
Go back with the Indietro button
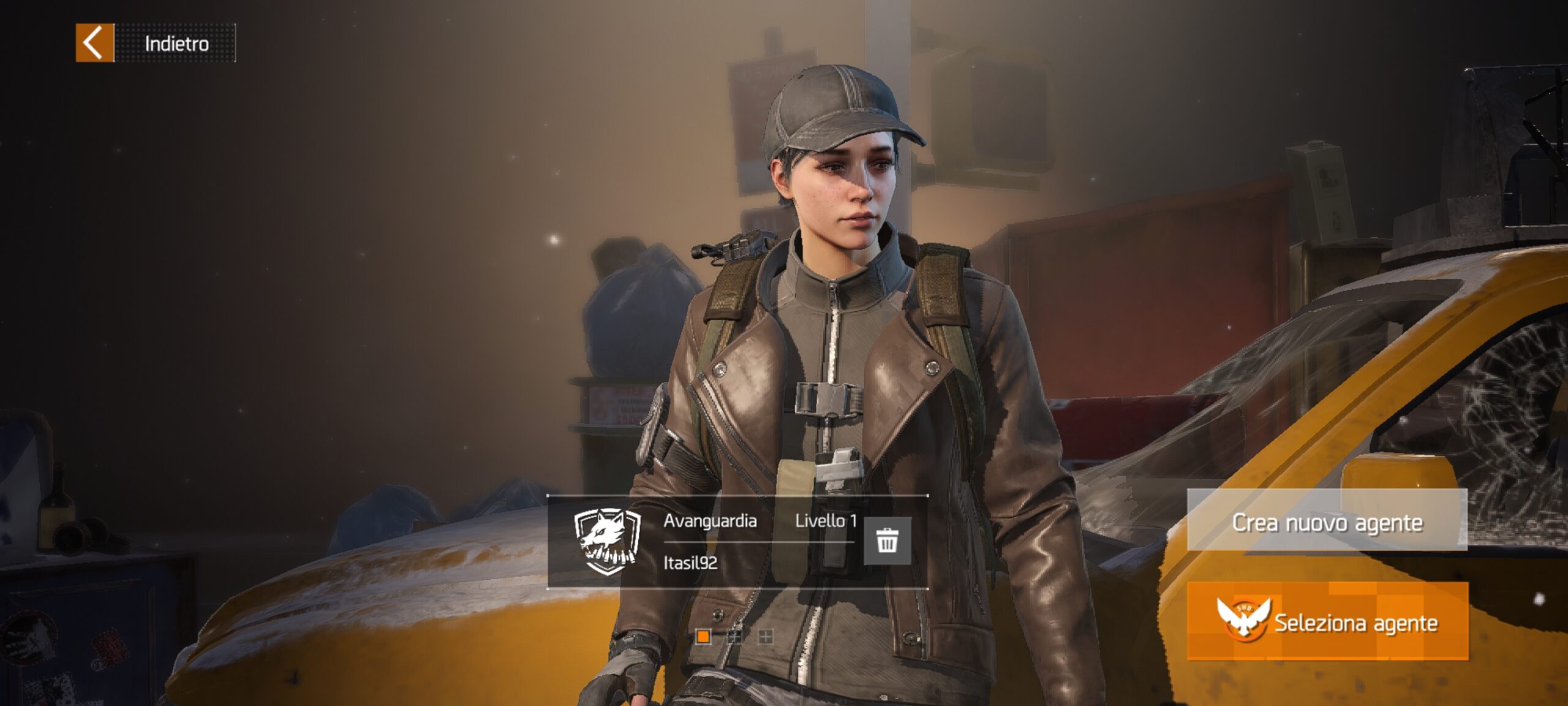(156, 43)
